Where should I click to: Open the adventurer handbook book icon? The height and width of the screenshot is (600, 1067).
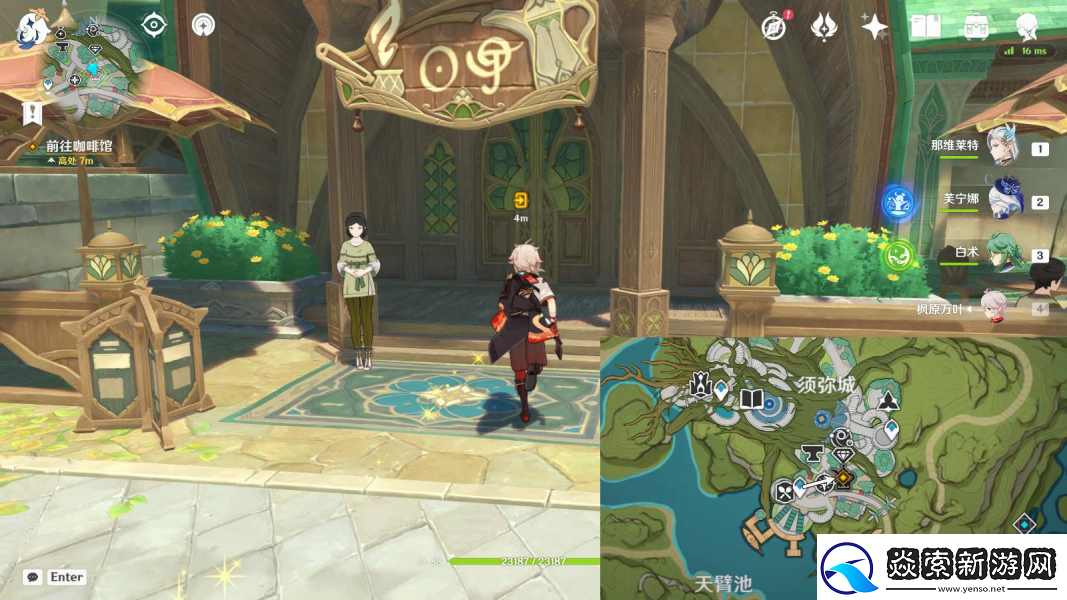pyautogui.click(x=924, y=27)
